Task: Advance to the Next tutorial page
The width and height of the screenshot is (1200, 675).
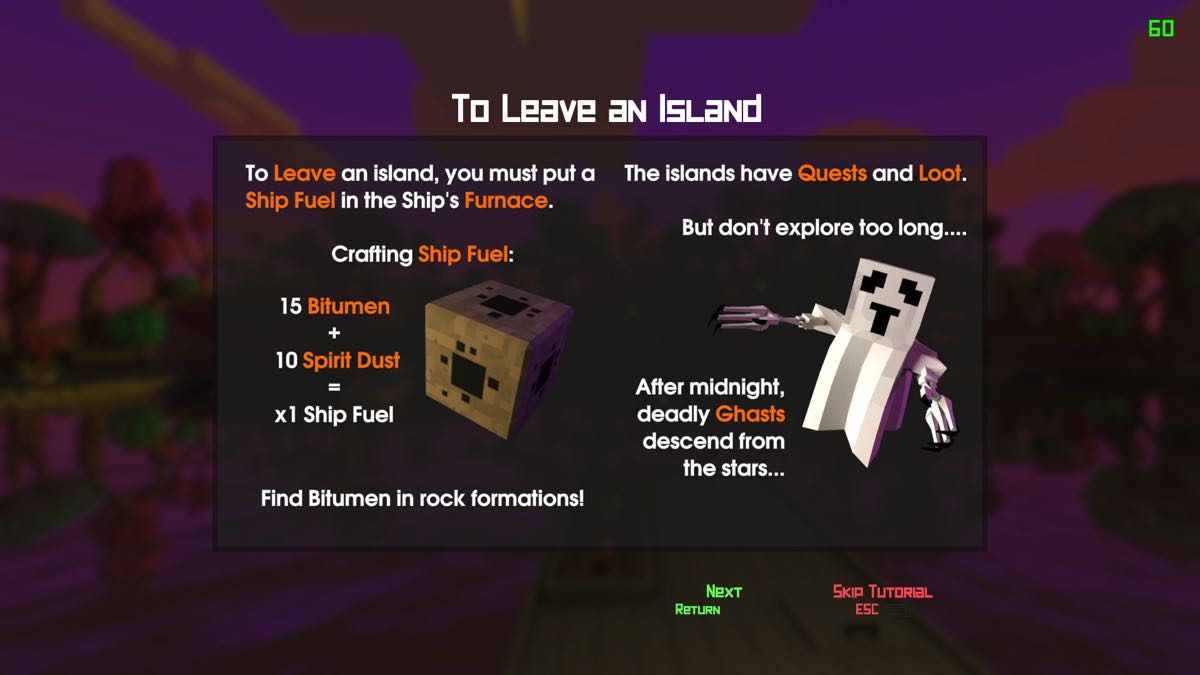Action: click(x=723, y=592)
